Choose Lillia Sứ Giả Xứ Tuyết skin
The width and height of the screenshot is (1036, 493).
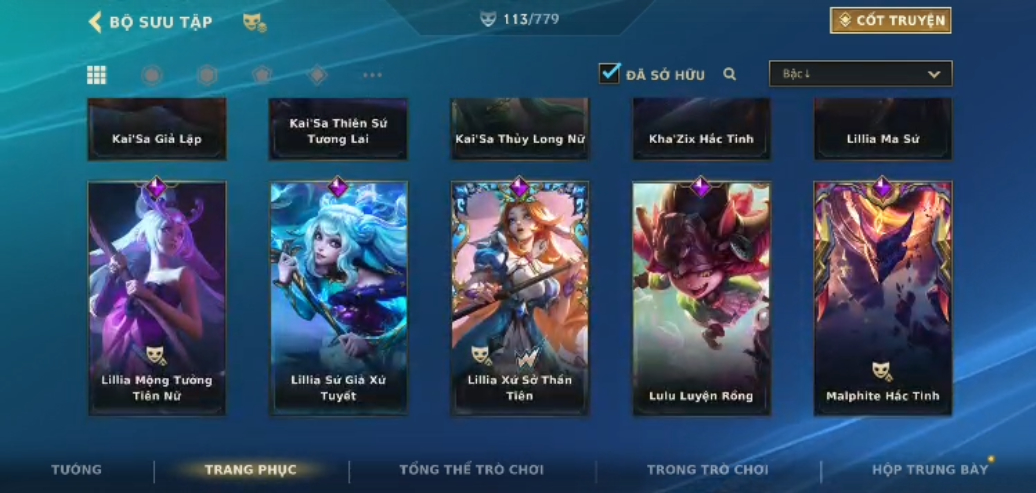click(338, 298)
